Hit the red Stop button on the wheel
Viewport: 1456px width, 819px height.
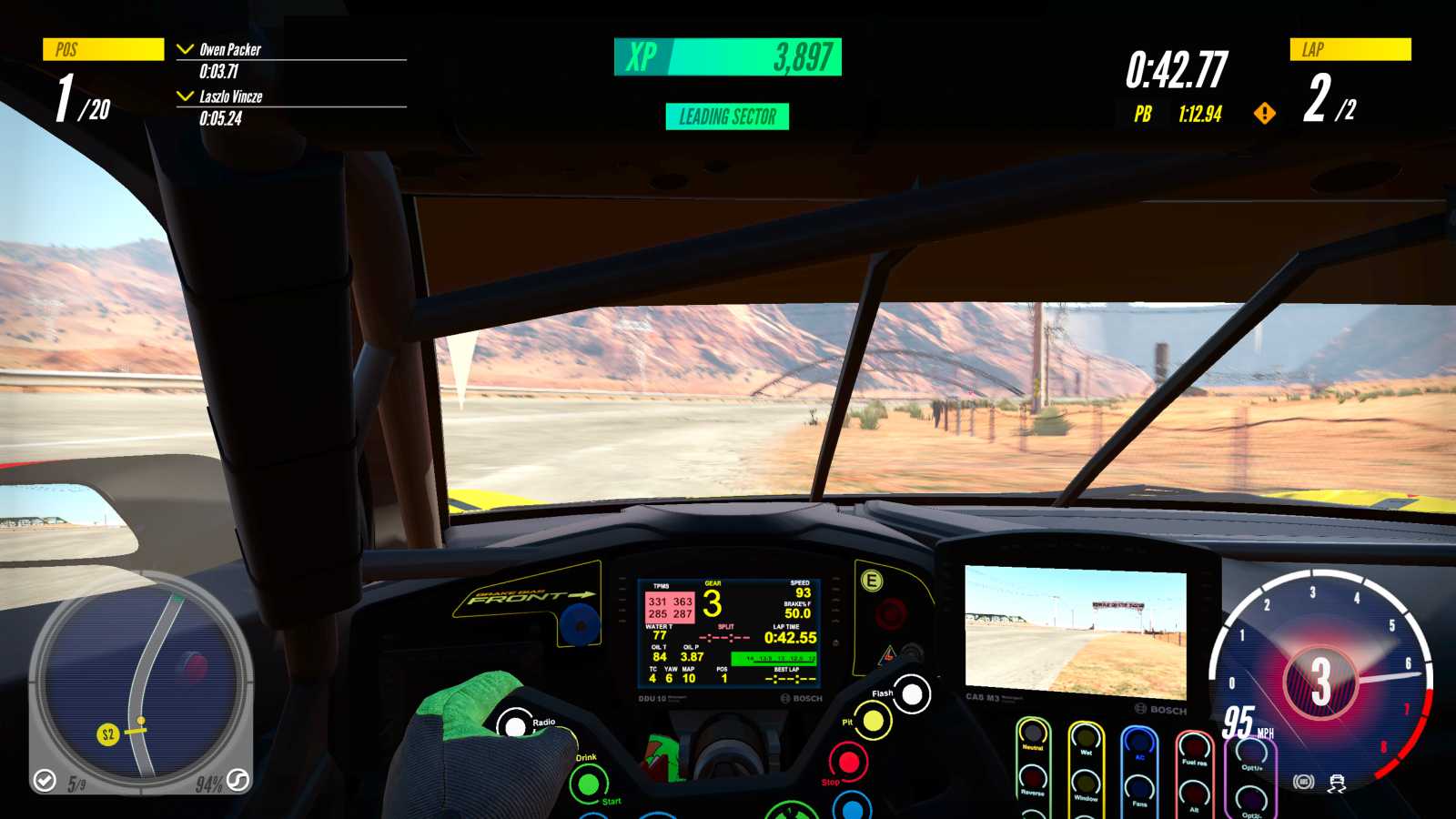(850, 763)
